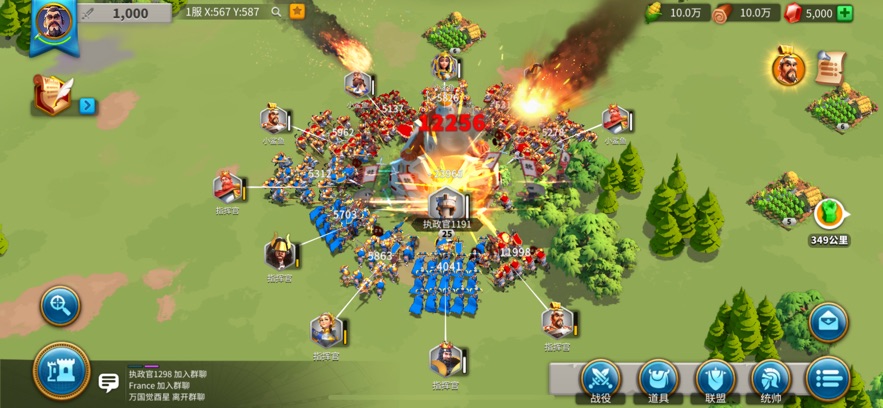883x408 pixels.
Task: Open the 统帅 commander menu
Action: click(x=771, y=381)
